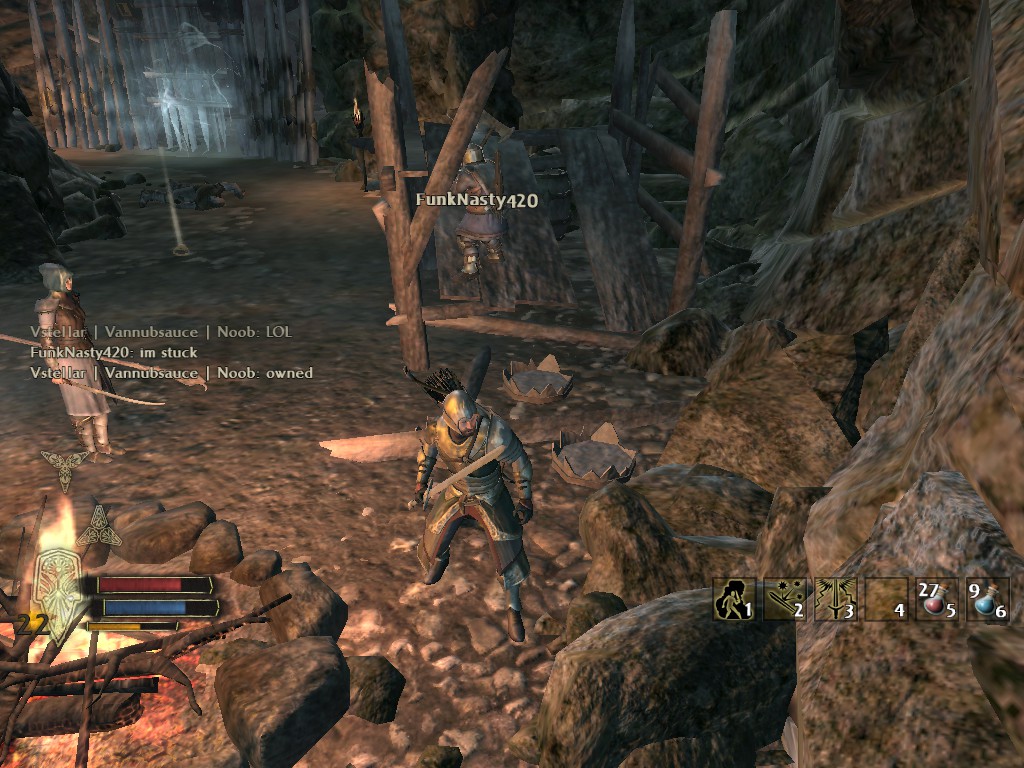Use the blue mana potion
This screenshot has height=768, width=1024.
point(987,600)
